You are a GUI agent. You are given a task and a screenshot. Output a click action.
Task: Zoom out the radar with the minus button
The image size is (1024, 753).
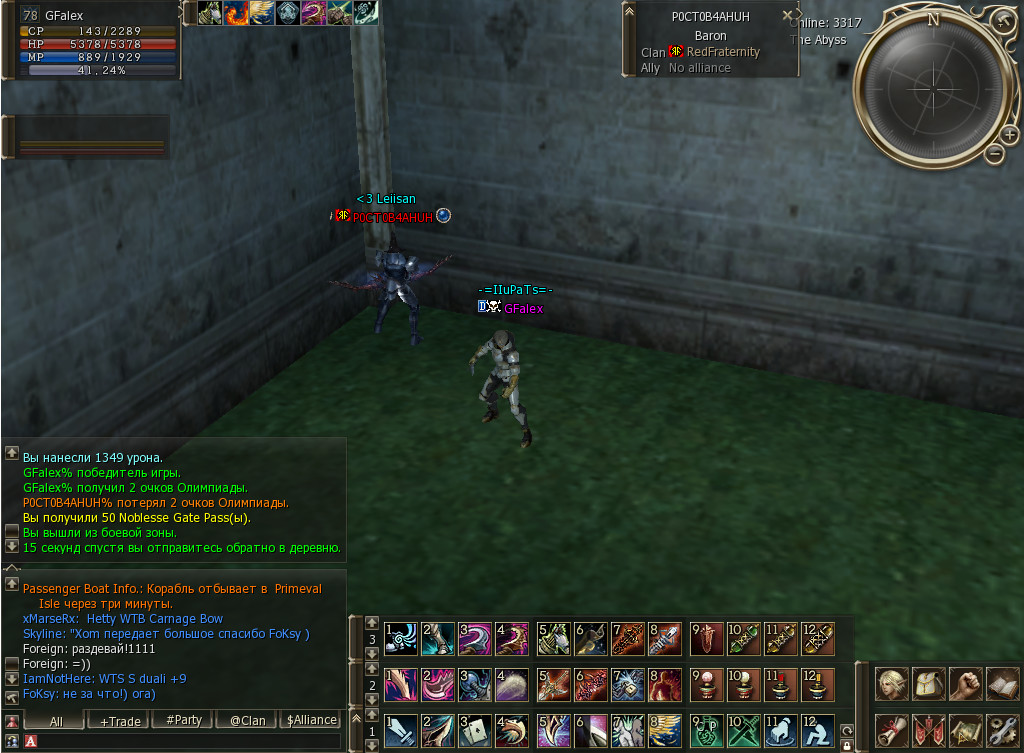(994, 153)
